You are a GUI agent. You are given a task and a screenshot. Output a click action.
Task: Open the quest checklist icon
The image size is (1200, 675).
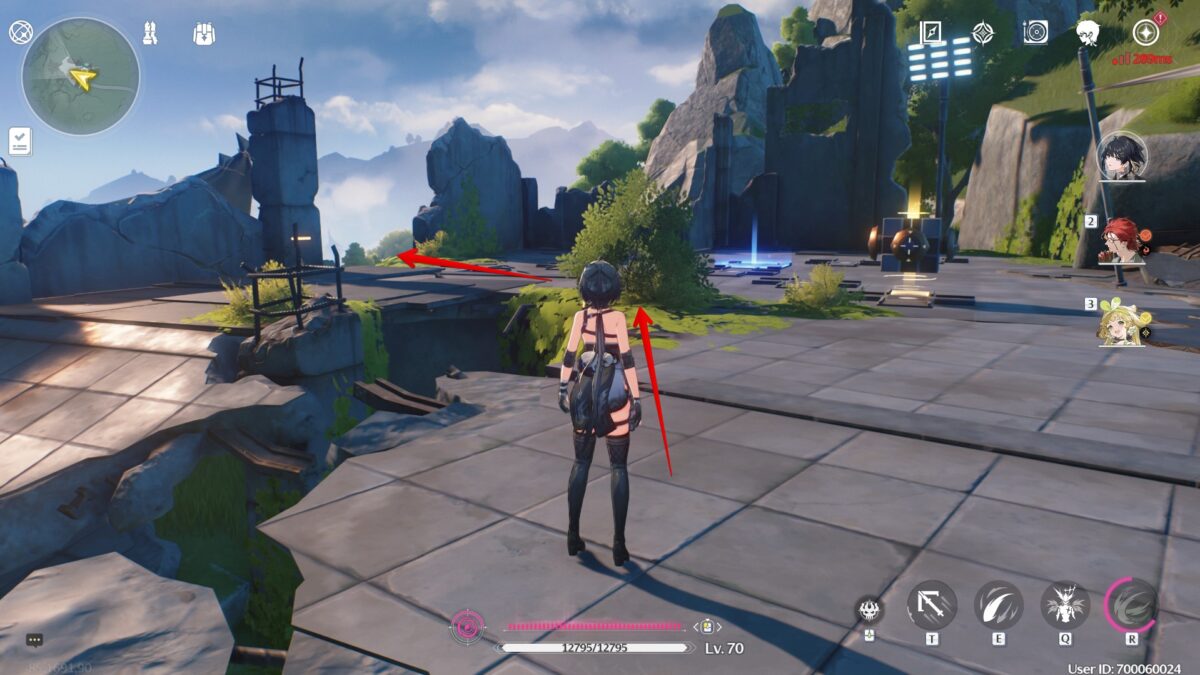(20, 141)
